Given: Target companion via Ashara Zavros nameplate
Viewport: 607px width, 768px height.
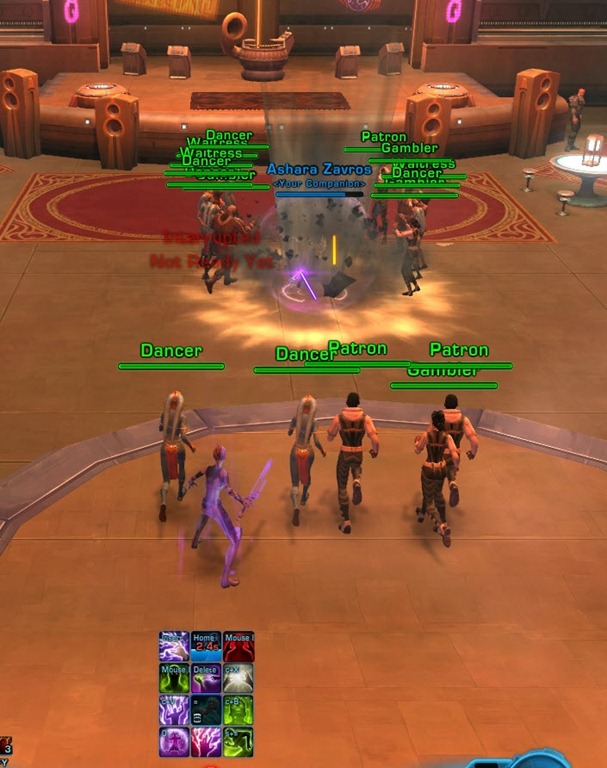Looking at the screenshot, I should click(x=319, y=170).
